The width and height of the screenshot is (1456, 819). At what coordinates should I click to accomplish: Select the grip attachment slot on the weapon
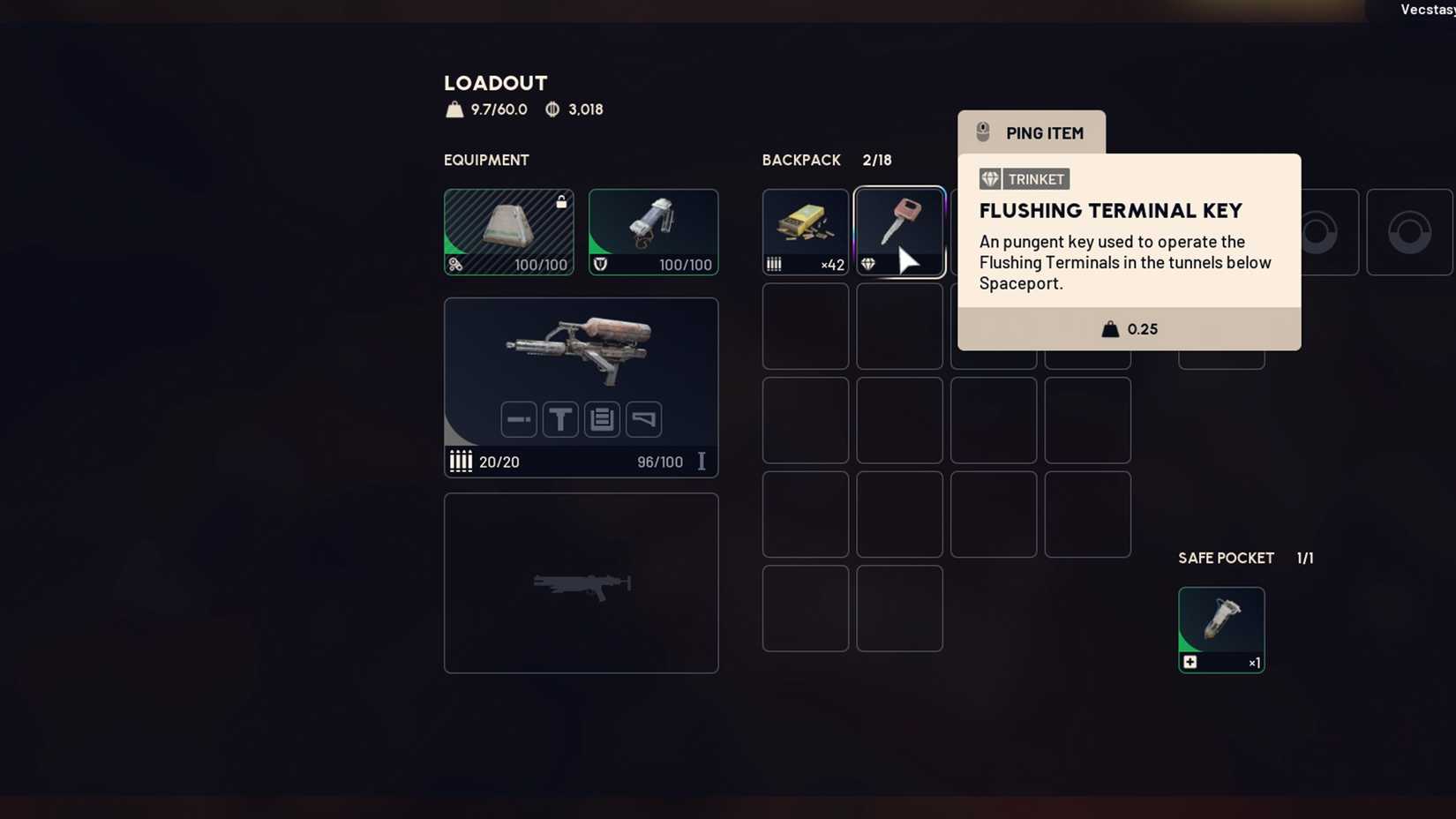click(x=560, y=419)
